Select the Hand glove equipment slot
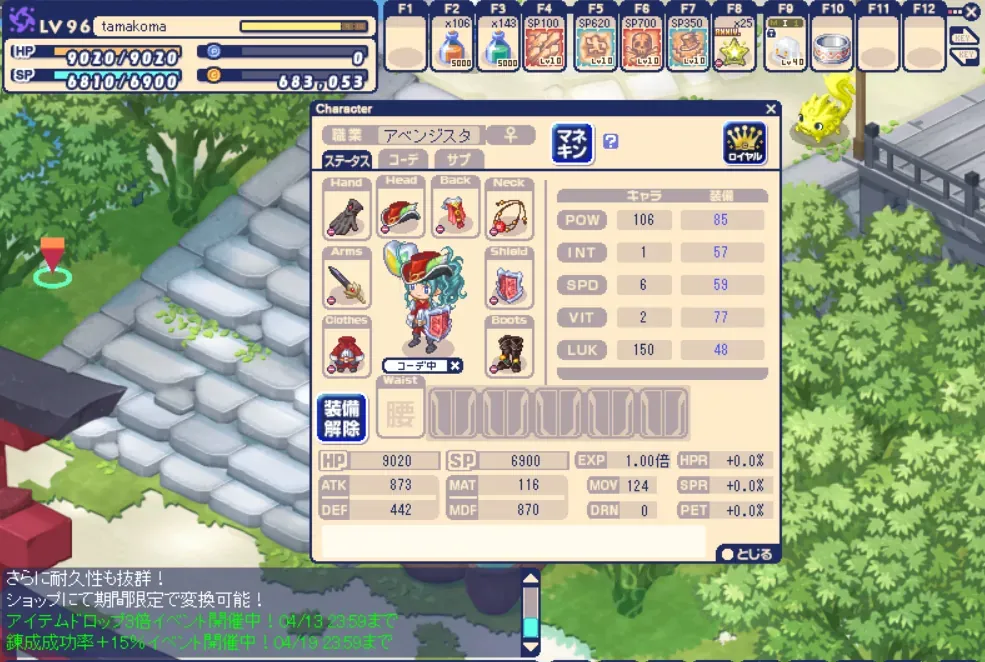Image resolution: width=985 pixels, height=662 pixels. pos(346,208)
